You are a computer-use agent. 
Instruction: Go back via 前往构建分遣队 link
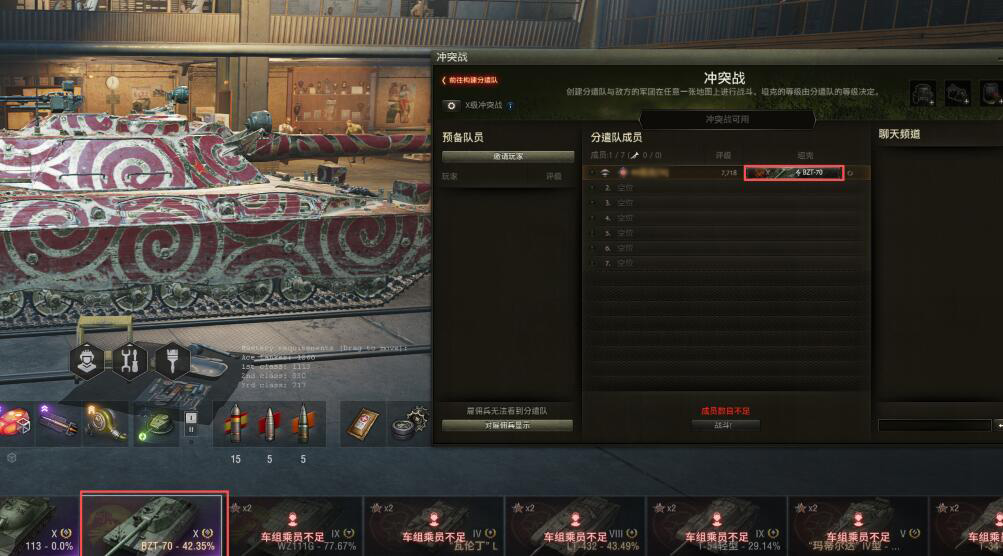pyautogui.click(x=470, y=80)
